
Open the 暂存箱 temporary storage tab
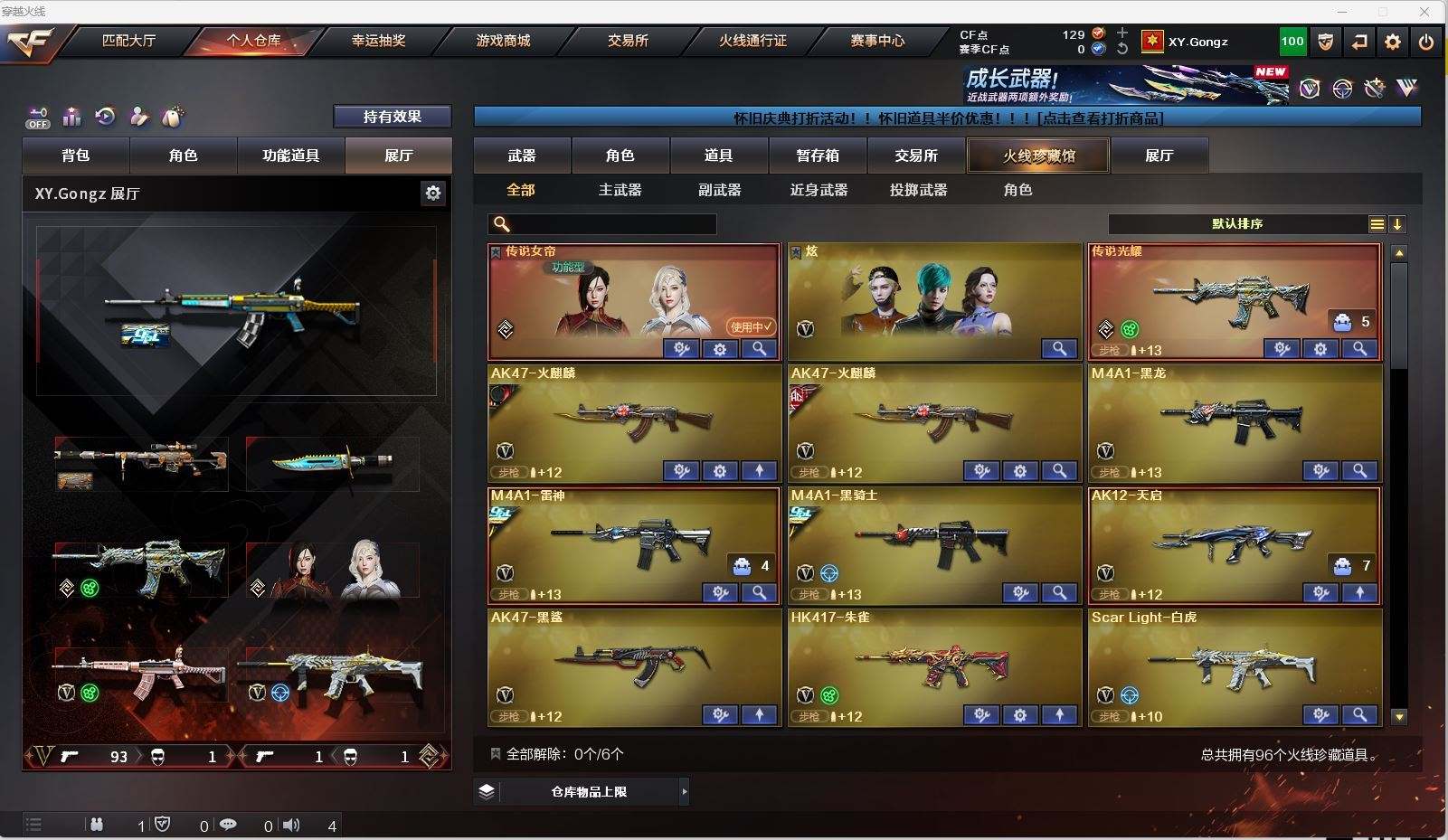pos(818,156)
